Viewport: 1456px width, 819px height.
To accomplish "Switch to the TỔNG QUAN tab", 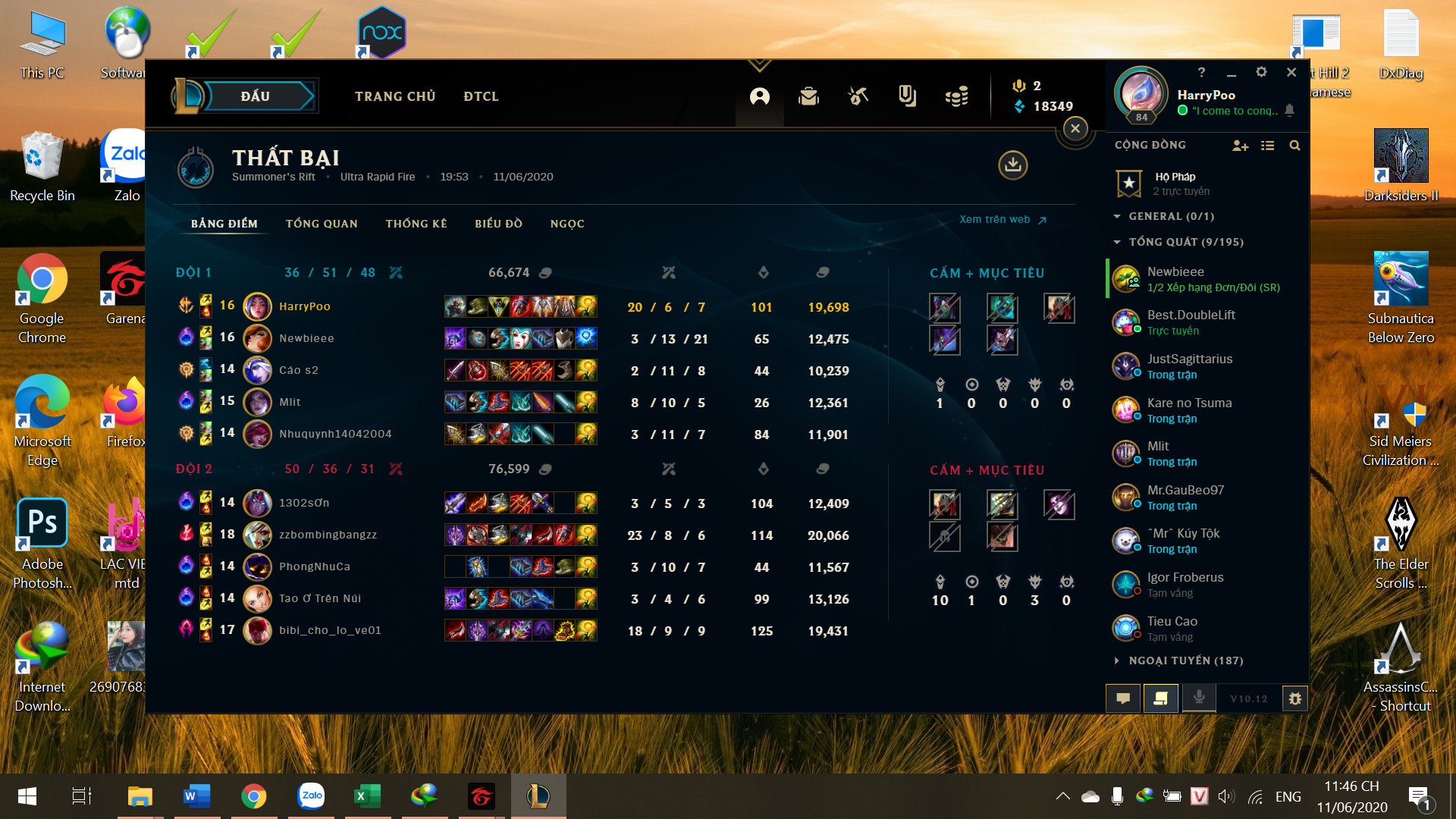I will point(322,224).
